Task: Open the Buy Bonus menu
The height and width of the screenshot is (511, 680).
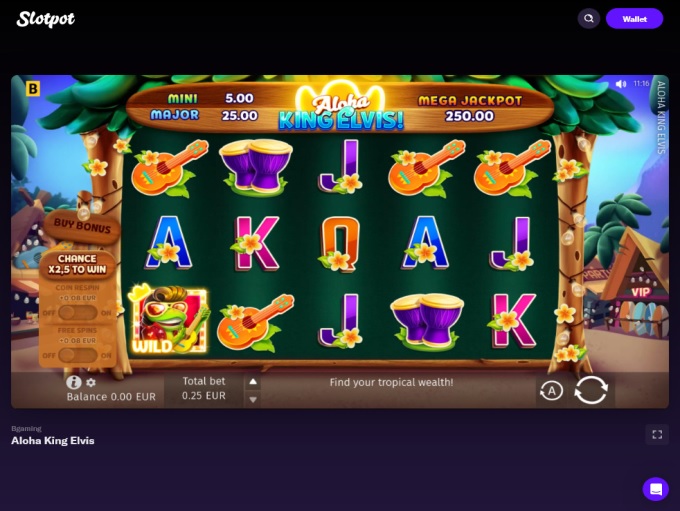Action: [84, 226]
